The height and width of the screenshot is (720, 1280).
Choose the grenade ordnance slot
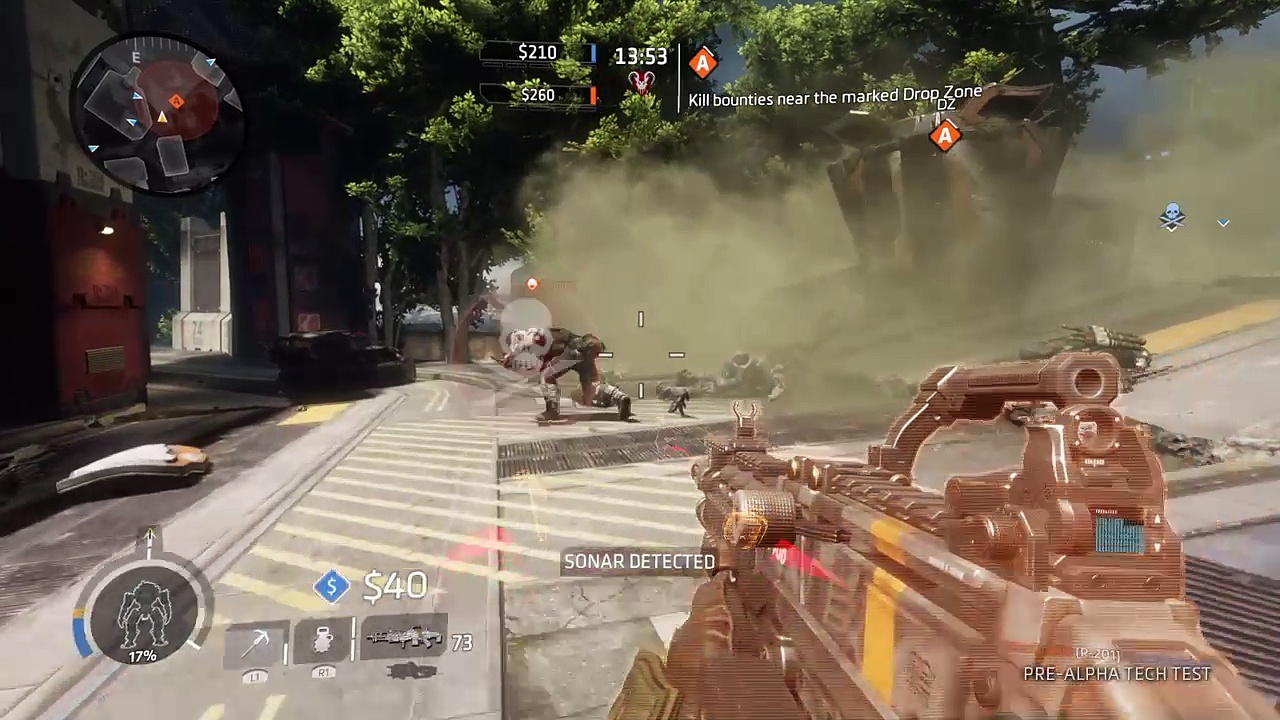[323, 640]
